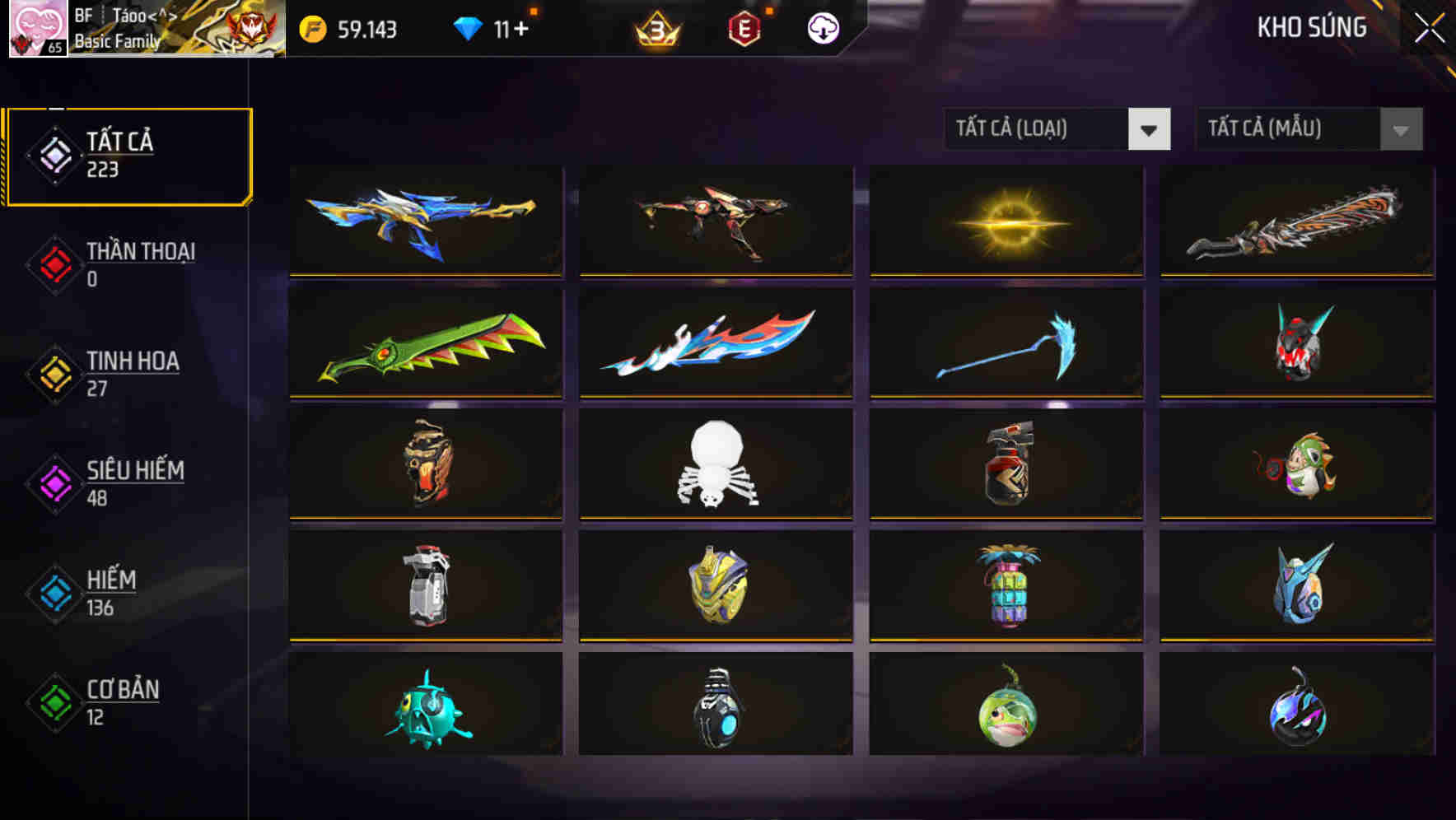The image size is (1456, 820).
Task: Click the diamonds currency icon
Action: (x=468, y=28)
